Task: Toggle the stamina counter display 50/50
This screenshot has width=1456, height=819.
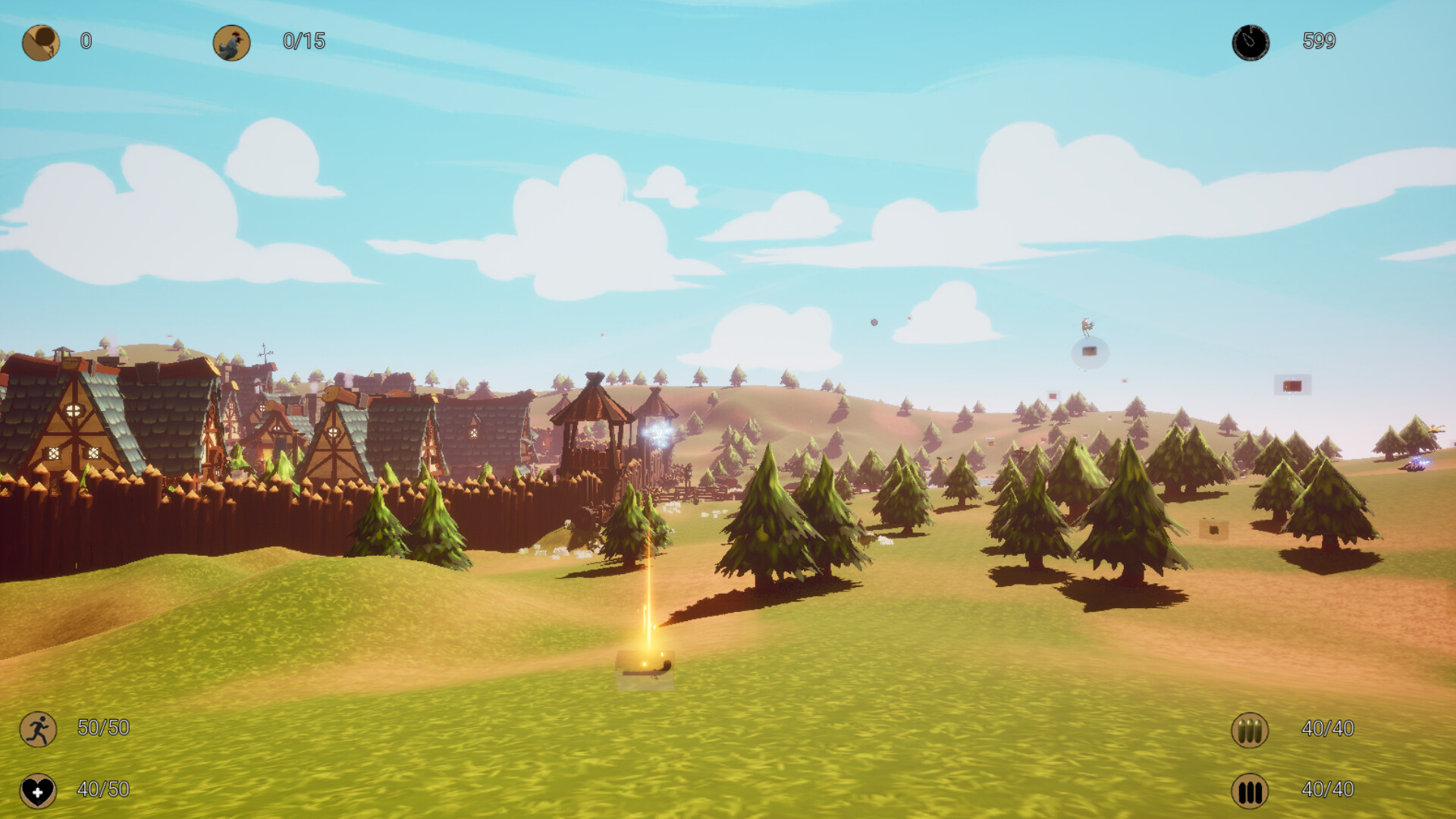Action: click(102, 729)
